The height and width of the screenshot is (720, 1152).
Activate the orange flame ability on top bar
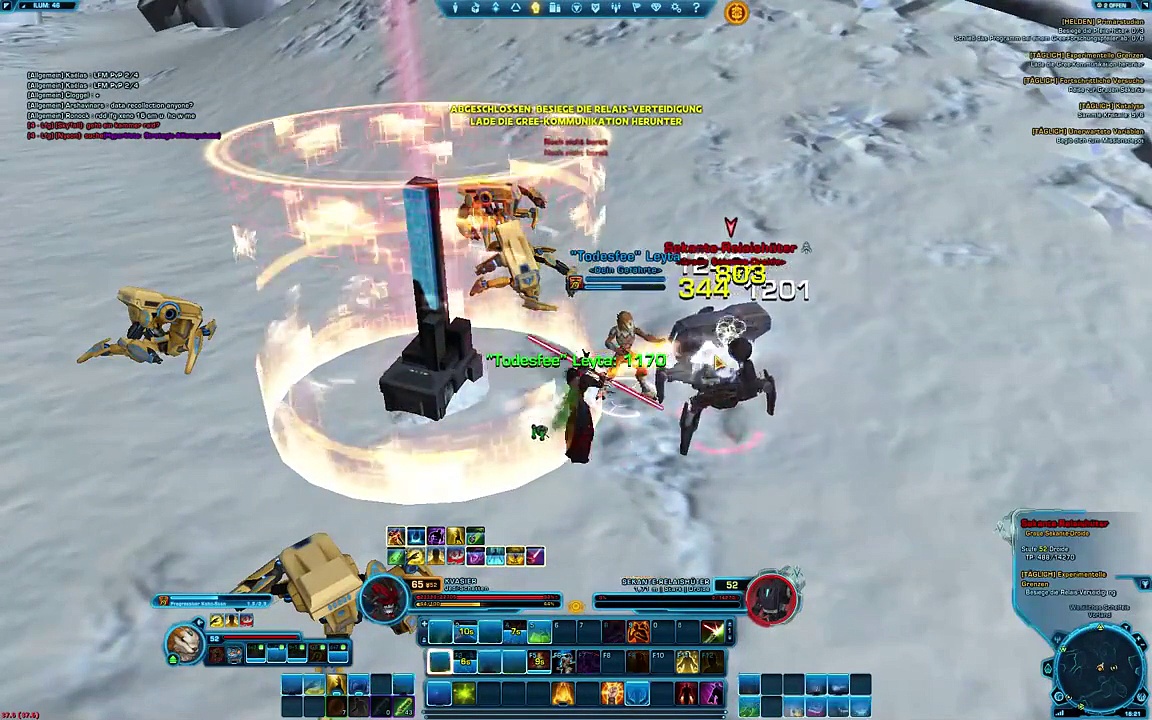click(x=638, y=632)
